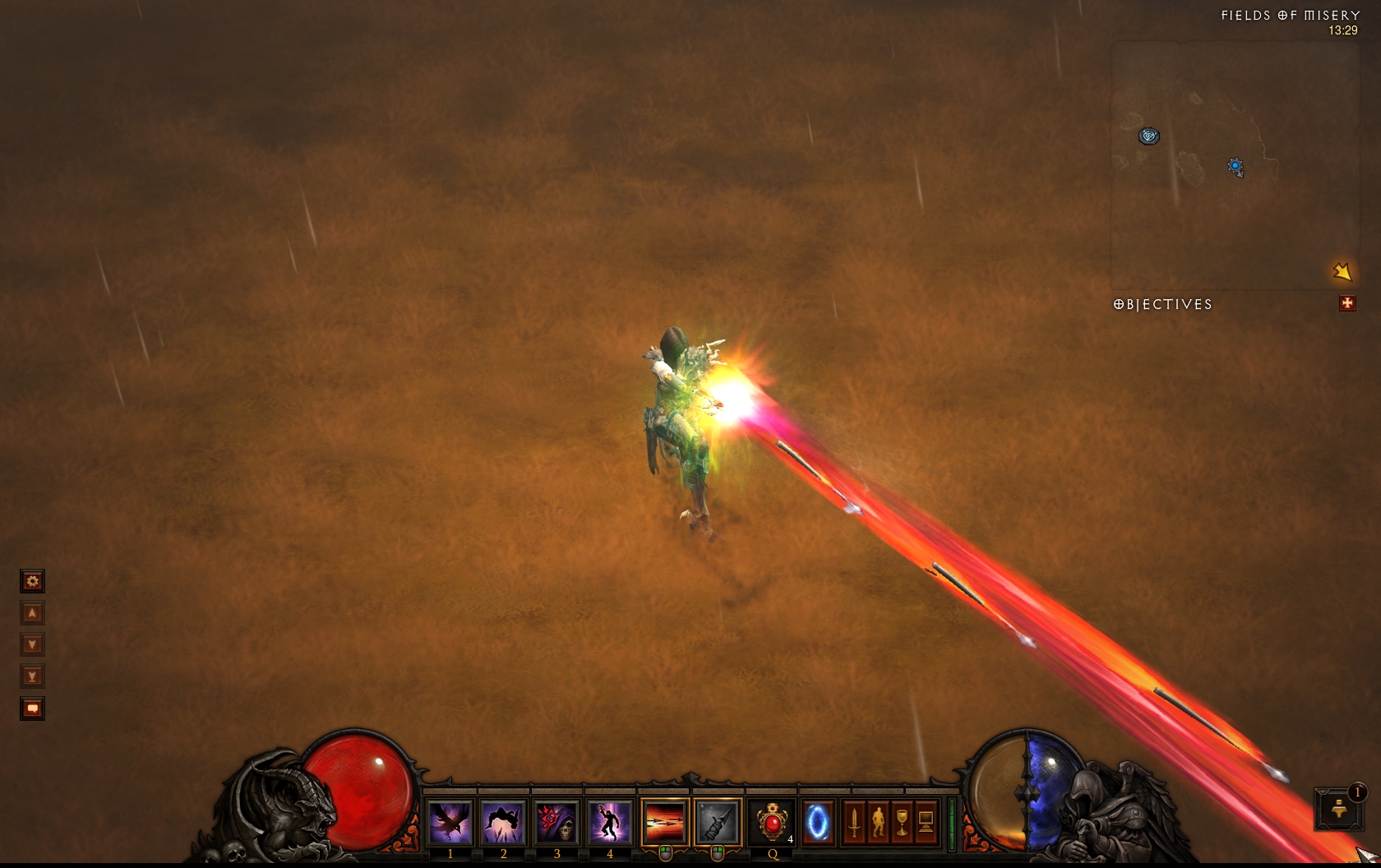Open the achievements goblet button
The height and width of the screenshot is (868, 1381).
(902, 822)
